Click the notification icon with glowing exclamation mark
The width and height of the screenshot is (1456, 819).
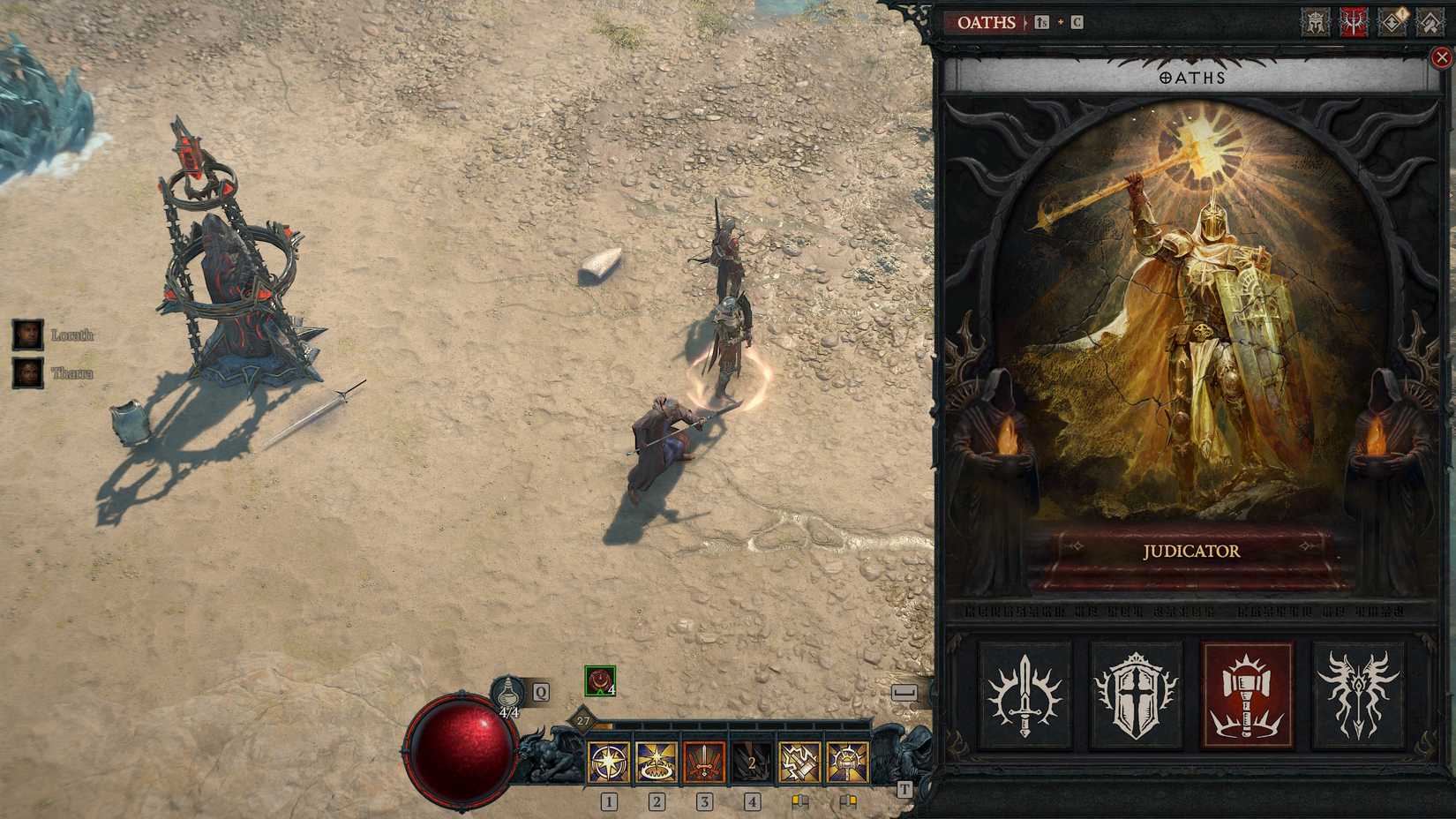tap(1392, 22)
